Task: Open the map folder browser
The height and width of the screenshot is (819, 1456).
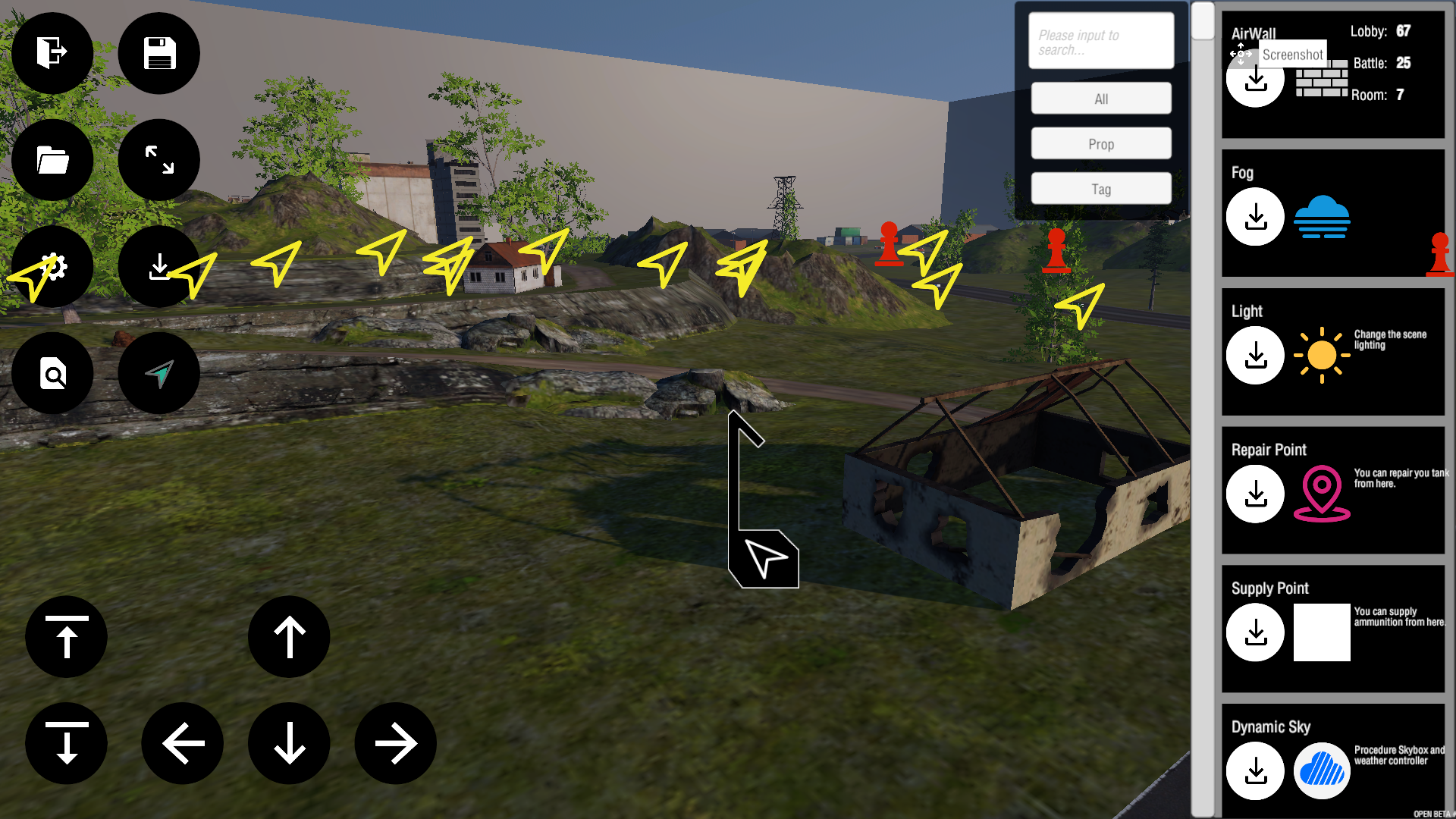Action: point(52,160)
